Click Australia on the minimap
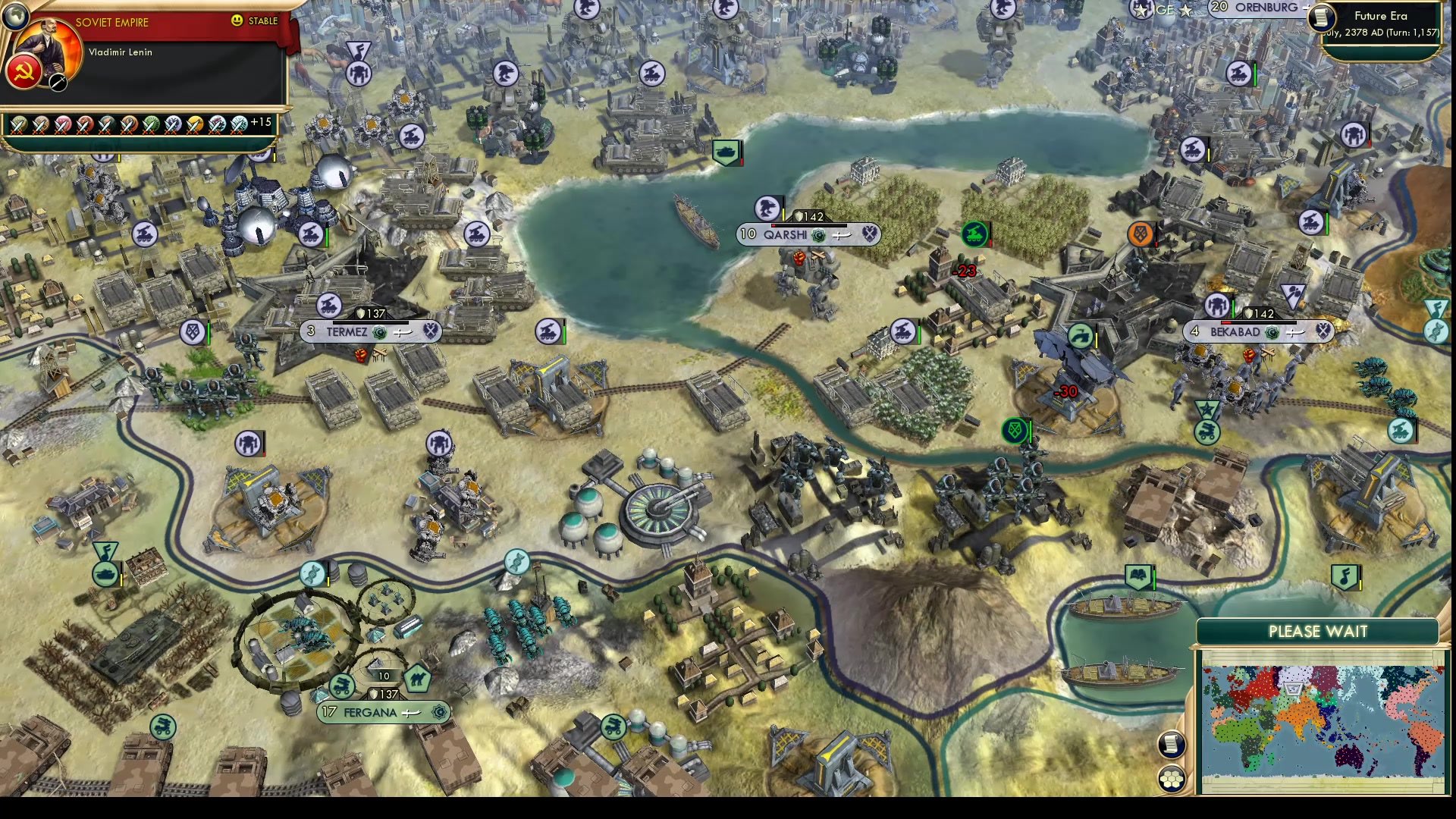 tap(1348, 755)
